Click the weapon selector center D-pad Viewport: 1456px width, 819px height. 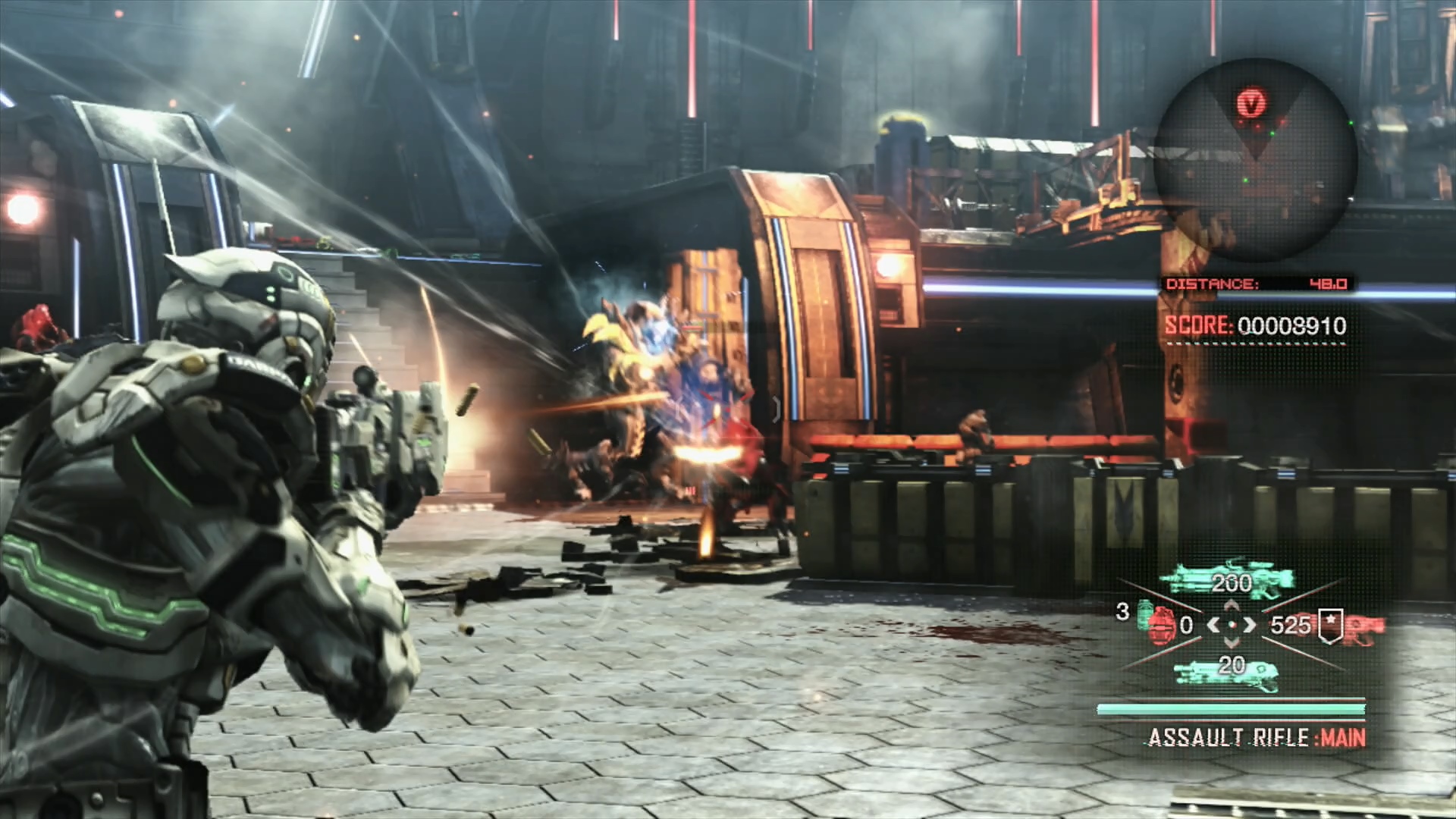point(1232,625)
